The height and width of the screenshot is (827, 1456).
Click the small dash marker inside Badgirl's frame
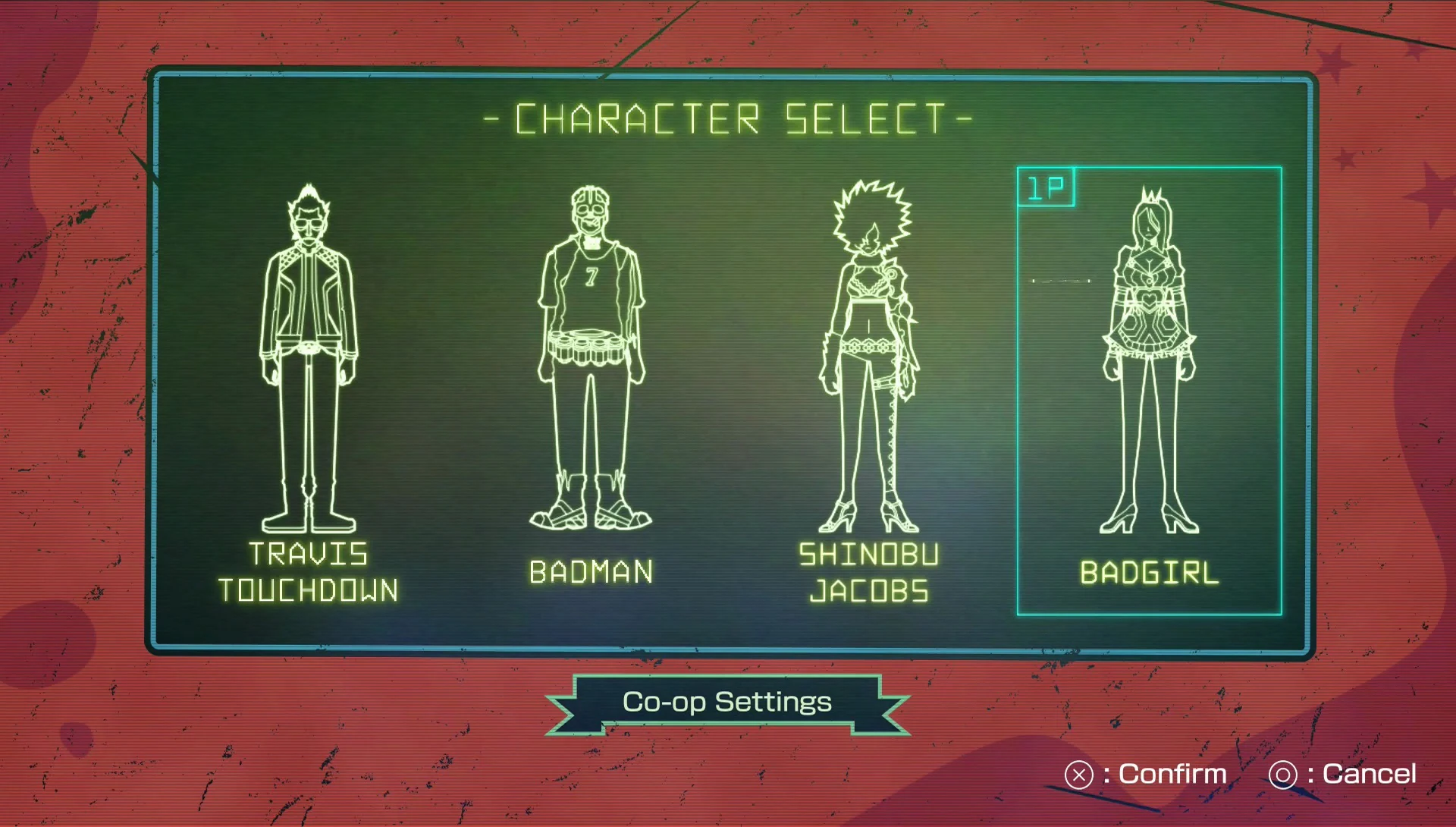coord(1062,281)
